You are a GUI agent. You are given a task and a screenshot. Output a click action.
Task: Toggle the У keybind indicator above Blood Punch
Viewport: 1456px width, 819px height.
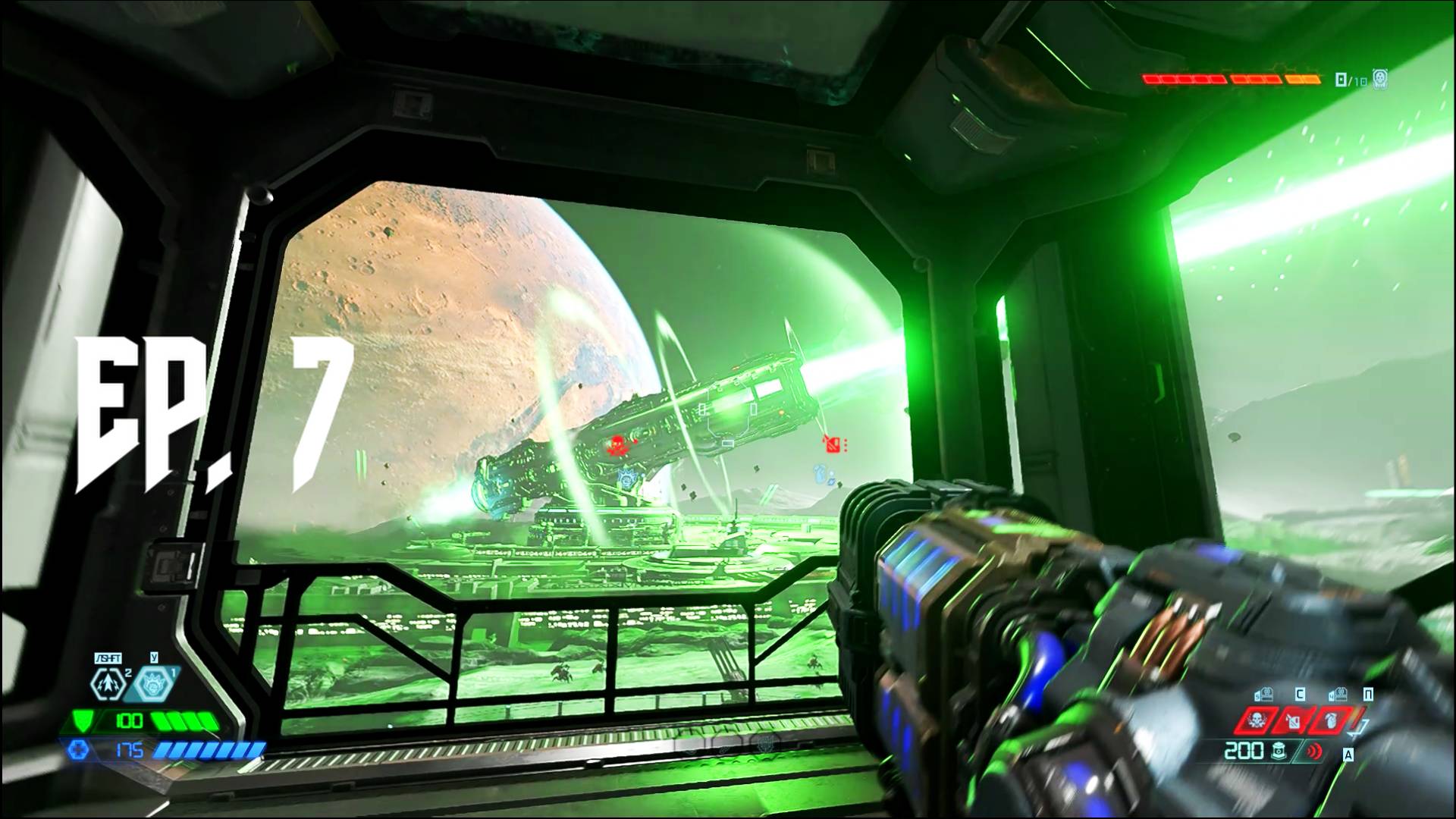click(x=155, y=657)
